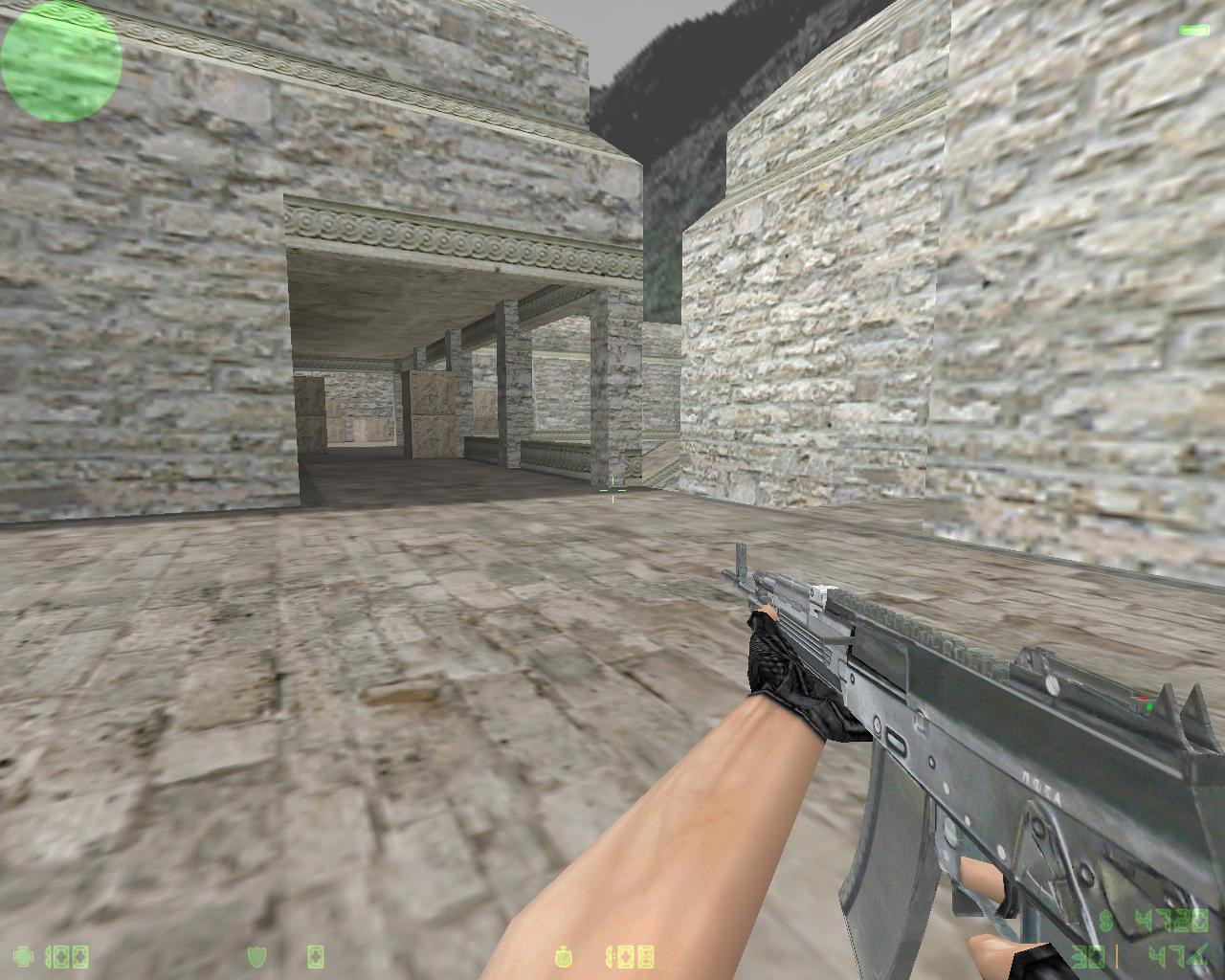Click the ammo count showing 30
Image resolution: width=1225 pixels, height=980 pixels.
point(1089,954)
